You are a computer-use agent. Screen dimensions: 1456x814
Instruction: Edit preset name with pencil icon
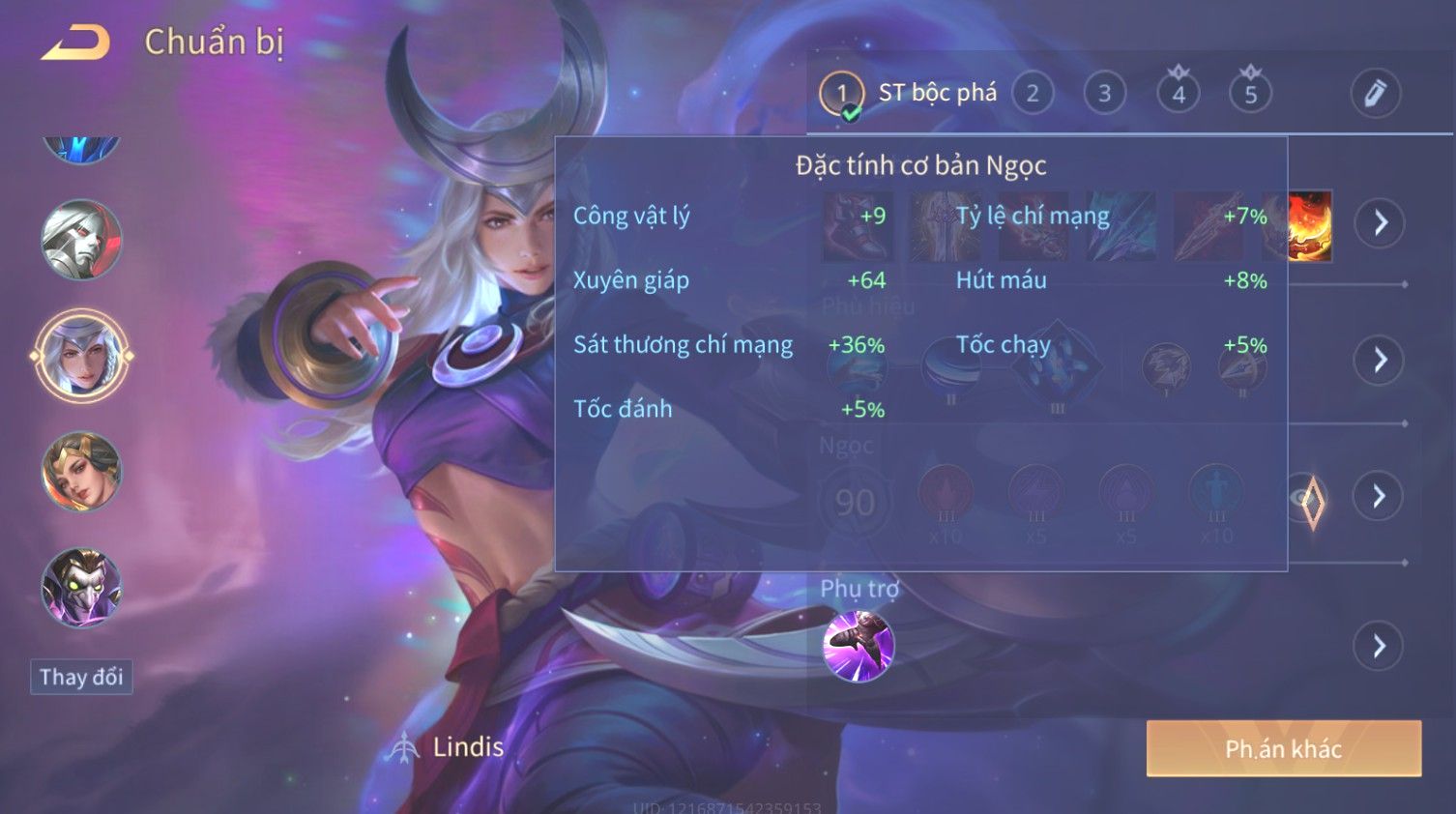1375,94
